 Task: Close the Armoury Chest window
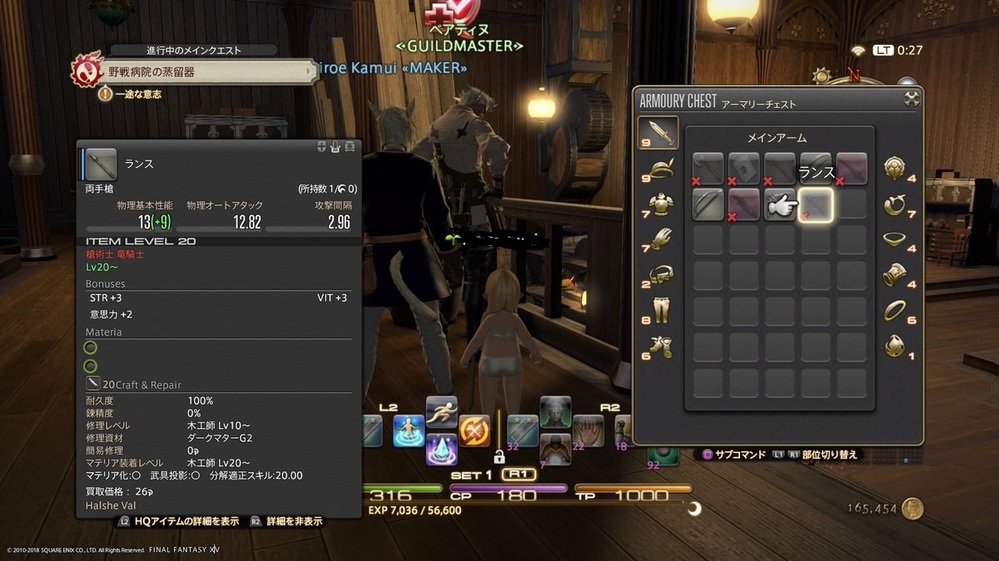pos(911,98)
